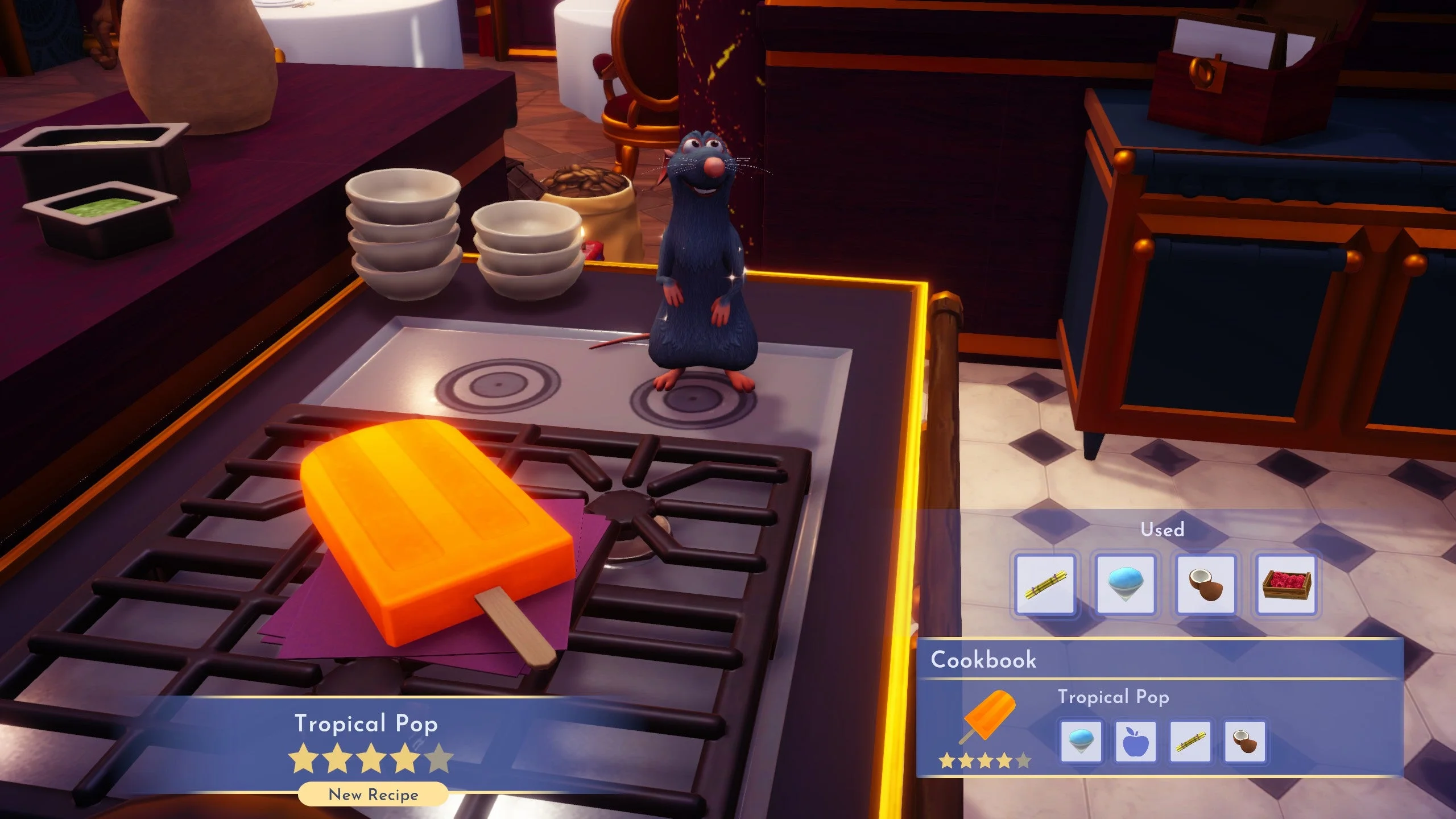Choose the coconut slot under Used
Viewport: 1456px width, 819px height.
coord(1206,585)
